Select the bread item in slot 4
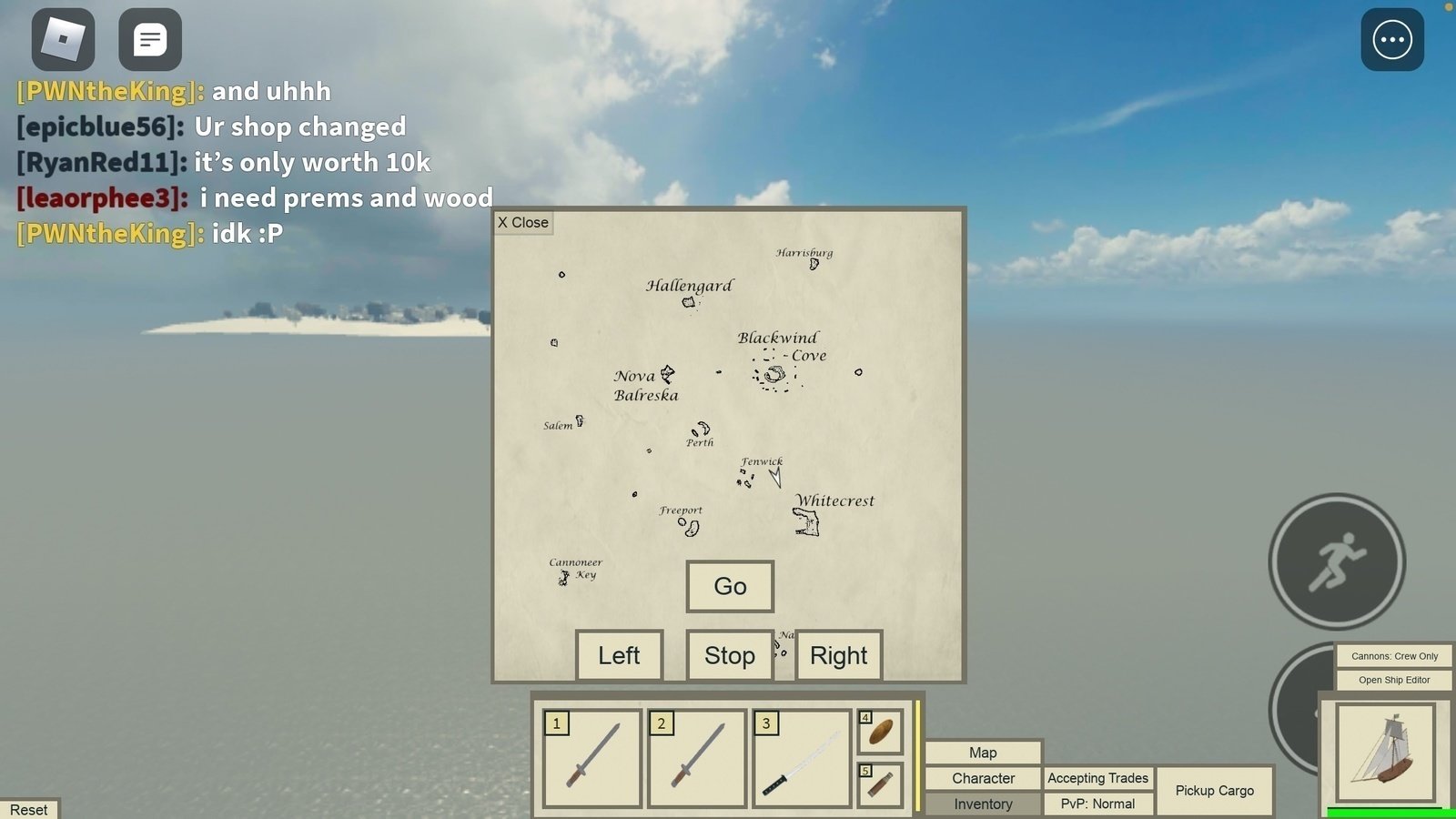This screenshot has width=1456, height=819. pyautogui.click(x=880, y=731)
